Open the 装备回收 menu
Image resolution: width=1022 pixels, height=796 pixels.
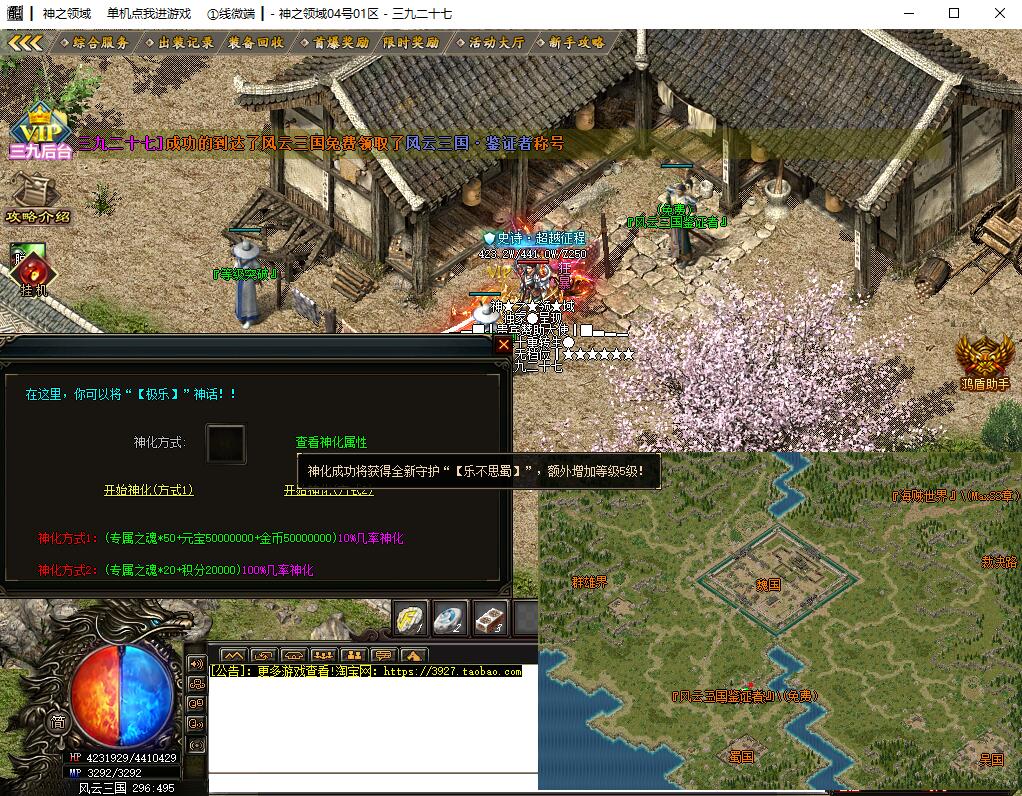[x=255, y=43]
